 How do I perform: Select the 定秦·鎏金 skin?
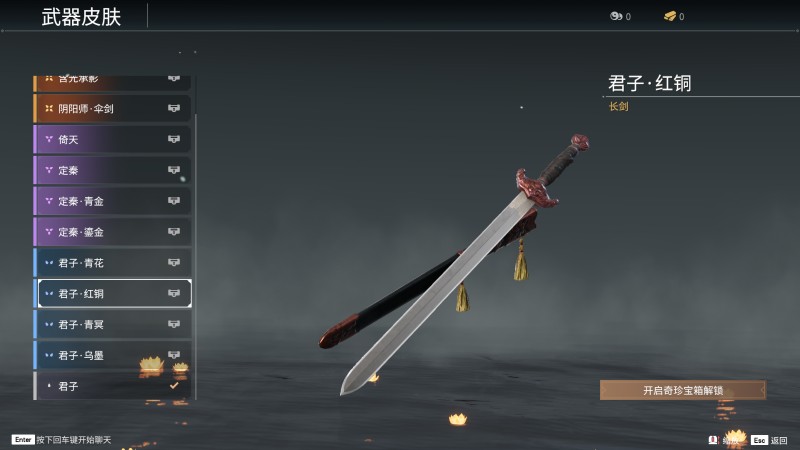[x=112, y=232]
